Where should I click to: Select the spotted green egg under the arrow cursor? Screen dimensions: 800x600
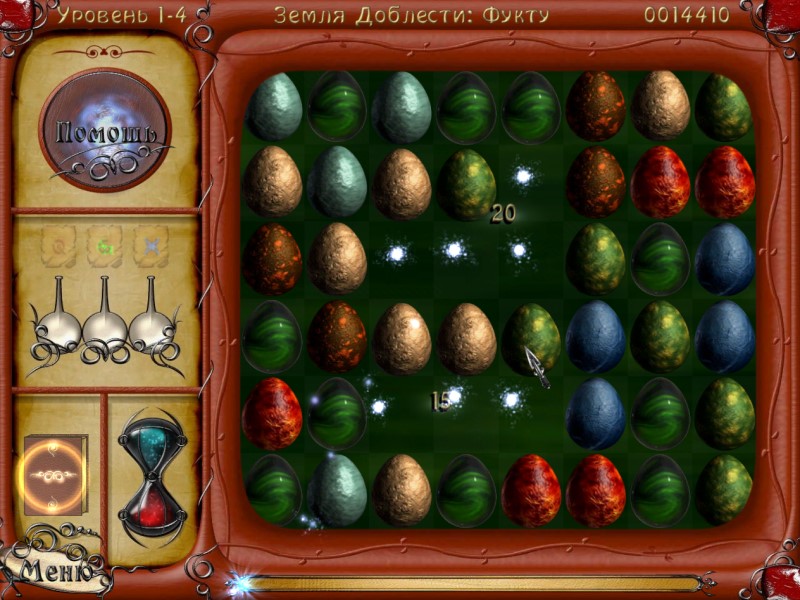531,337
